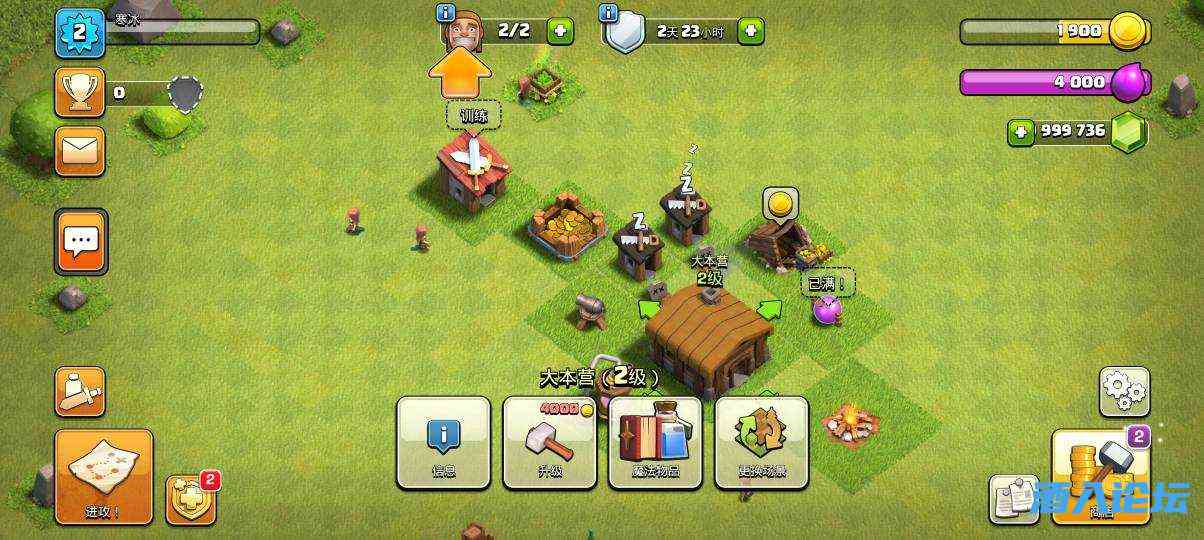Select the change scenery (更换场景) button
1204x540 pixels.
tap(761, 442)
